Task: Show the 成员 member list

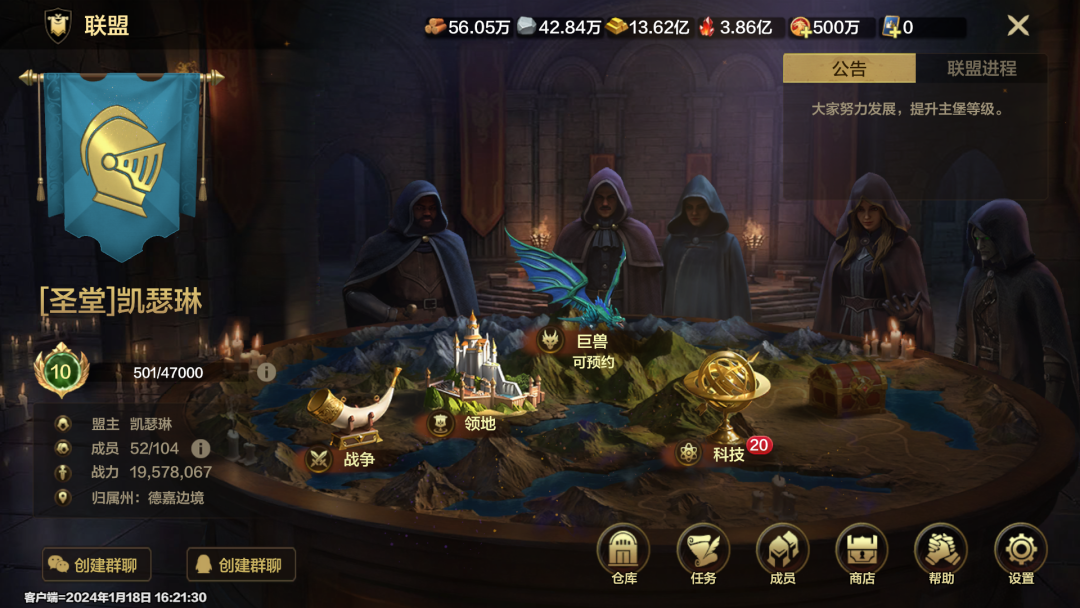Action: pos(782,553)
